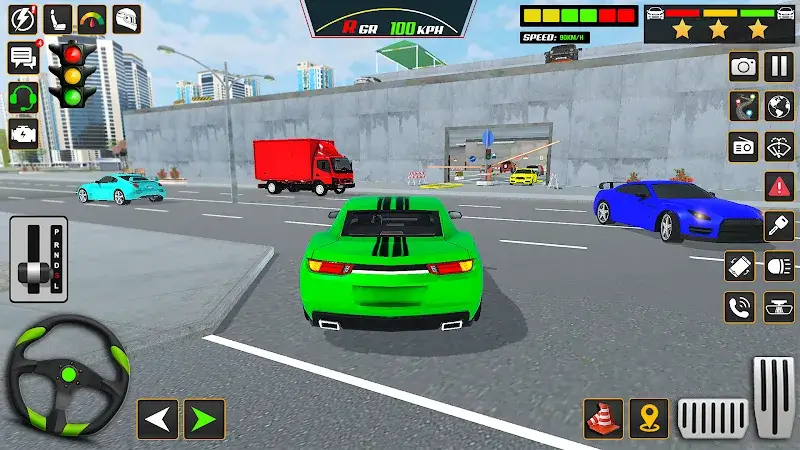
Task: Open the globe world map icon
Action: point(778,106)
